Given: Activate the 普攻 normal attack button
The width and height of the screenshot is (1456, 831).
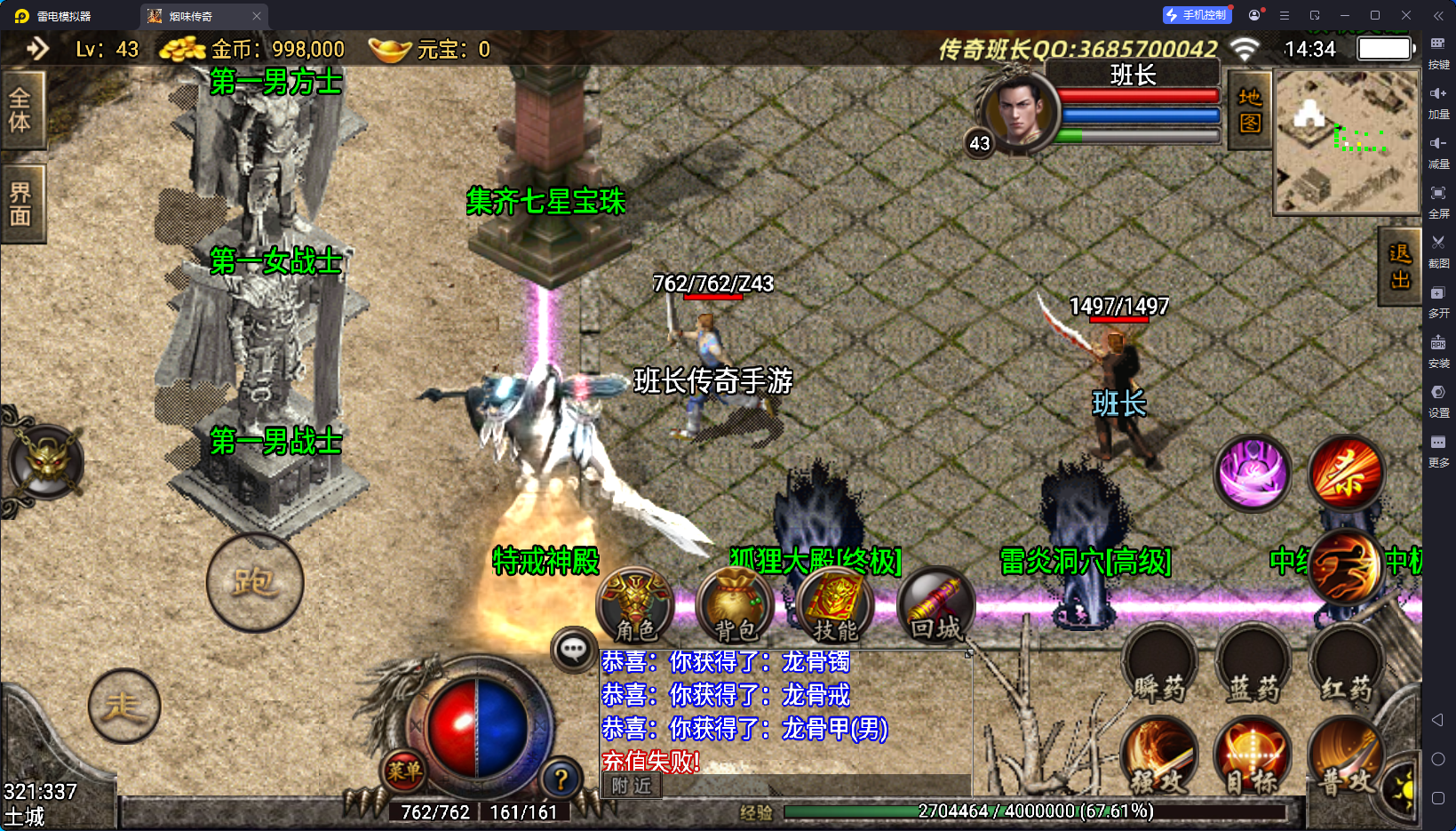Looking at the screenshot, I should (x=1346, y=760).
